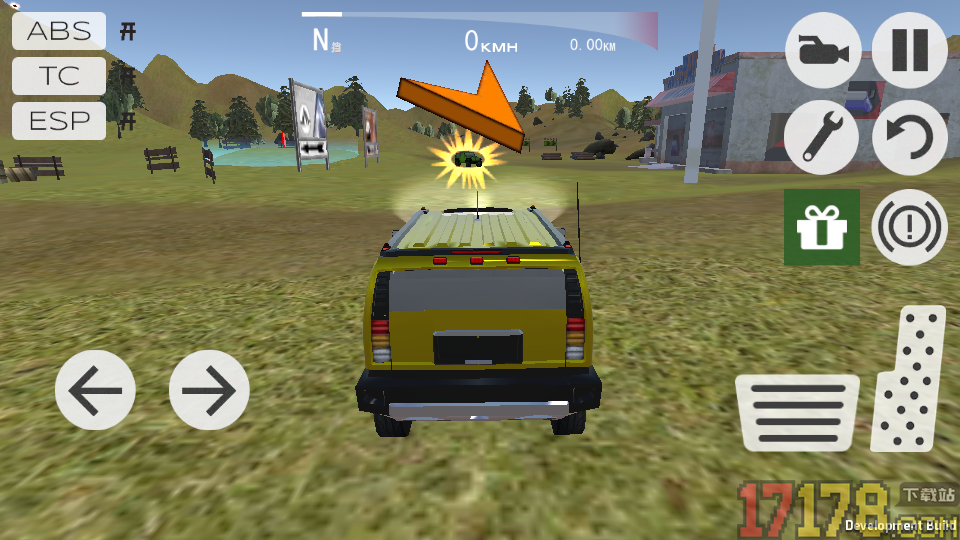This screenshot has width=960, height=540.
Task: Toggle the ESP stability button
Action: 59,121
